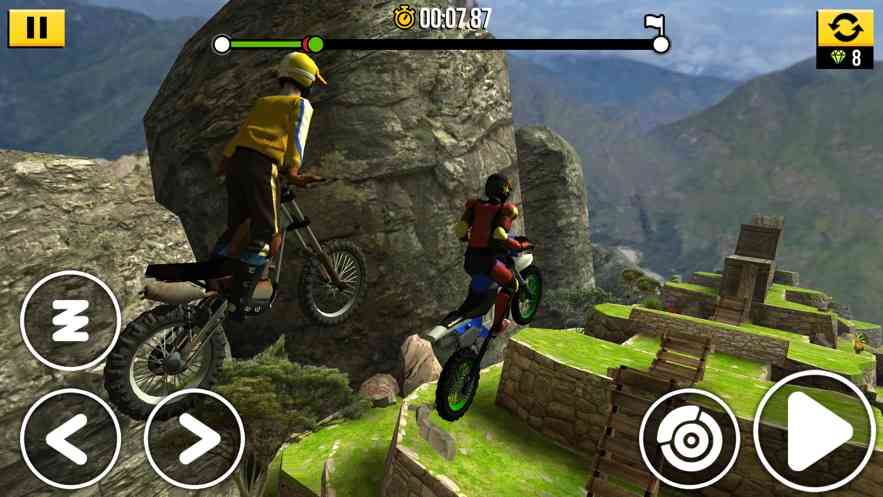This screenshot has height=497, width=883.
Task: Lean the rider back with left arrow
Action: point(70,438)
